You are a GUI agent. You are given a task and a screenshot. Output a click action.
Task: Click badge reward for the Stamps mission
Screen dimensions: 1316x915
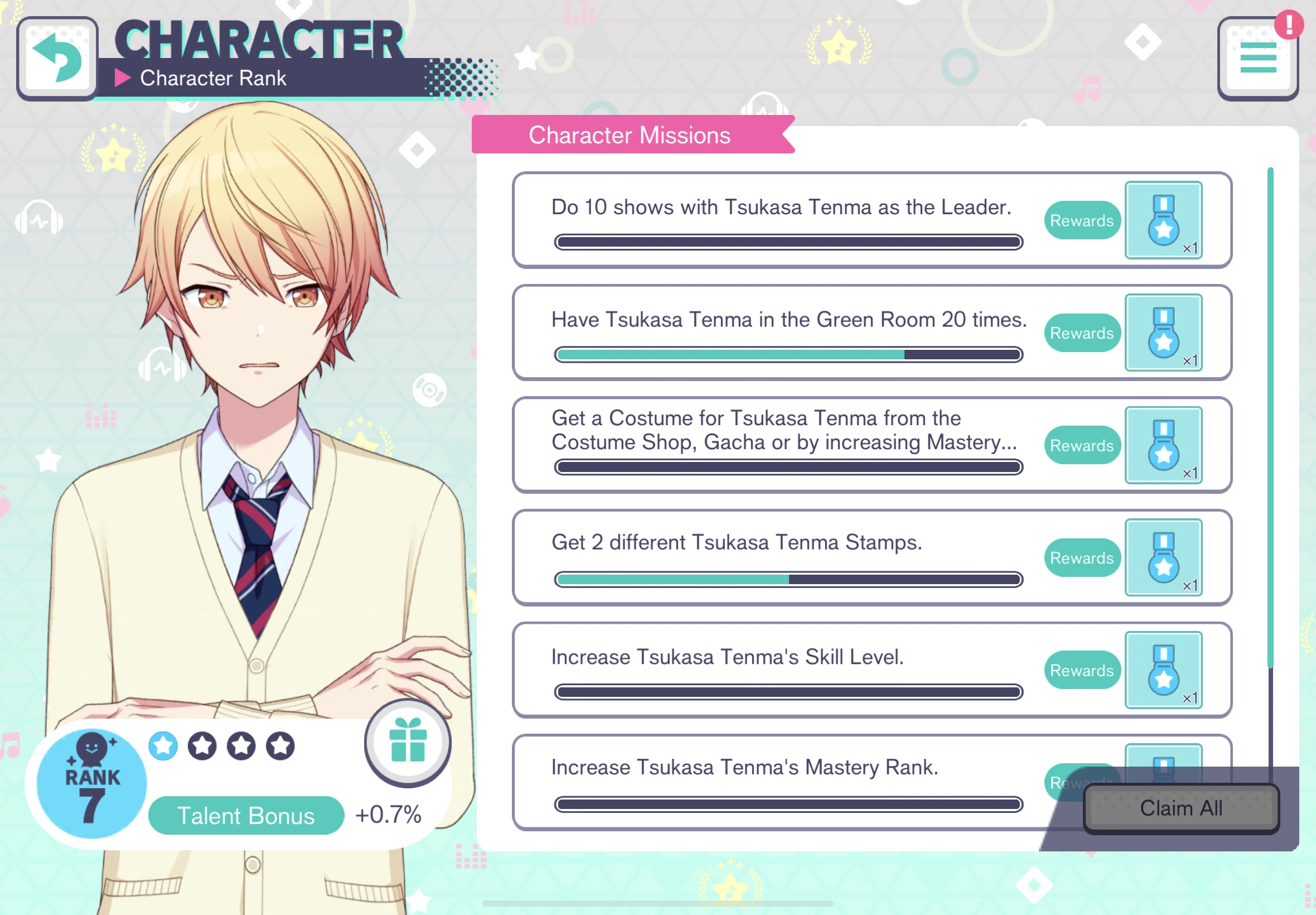(x=1164, y=558)
